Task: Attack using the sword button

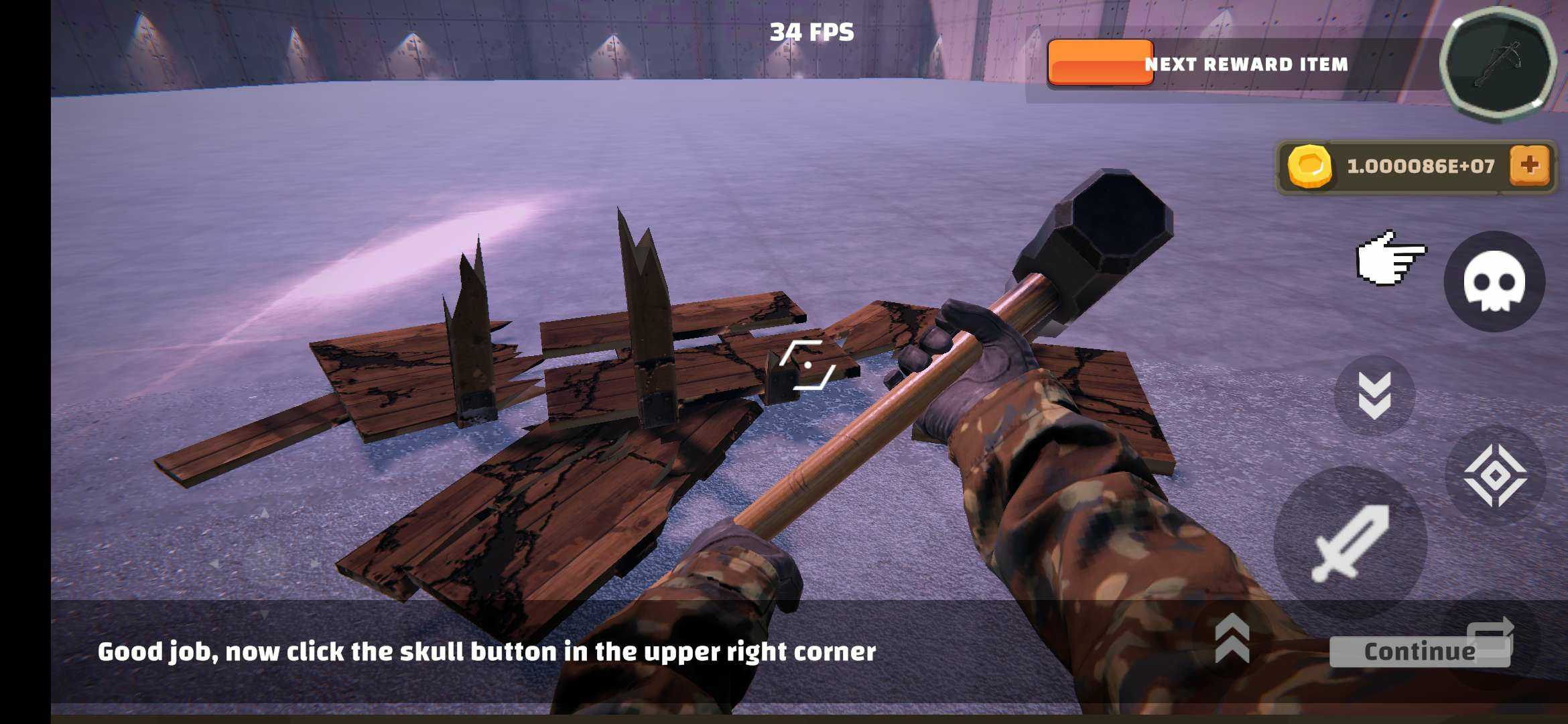Action: tap(1350, 542)
